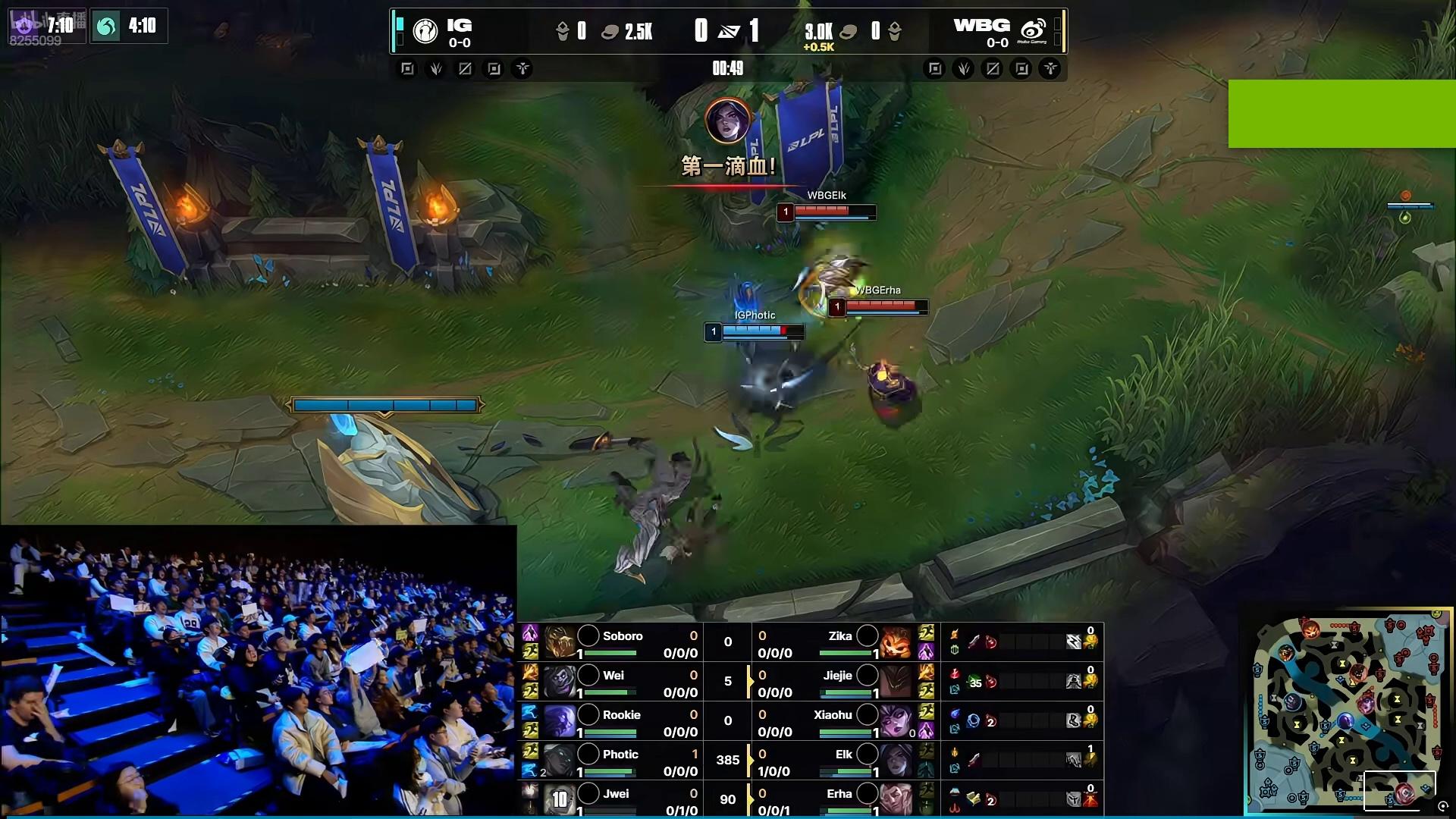
Task: Click the IG team logo
Action: (425, 31)
